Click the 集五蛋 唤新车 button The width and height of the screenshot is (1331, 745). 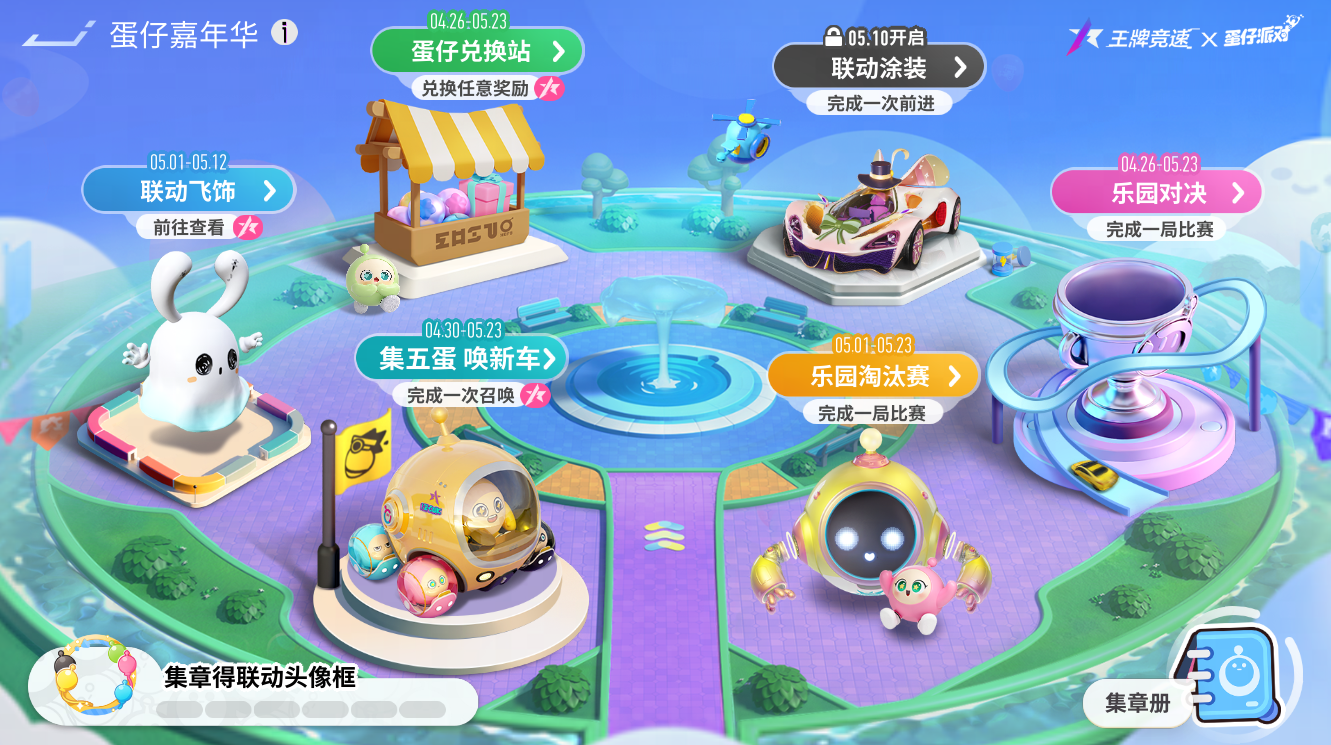click(x=461, y=358)
